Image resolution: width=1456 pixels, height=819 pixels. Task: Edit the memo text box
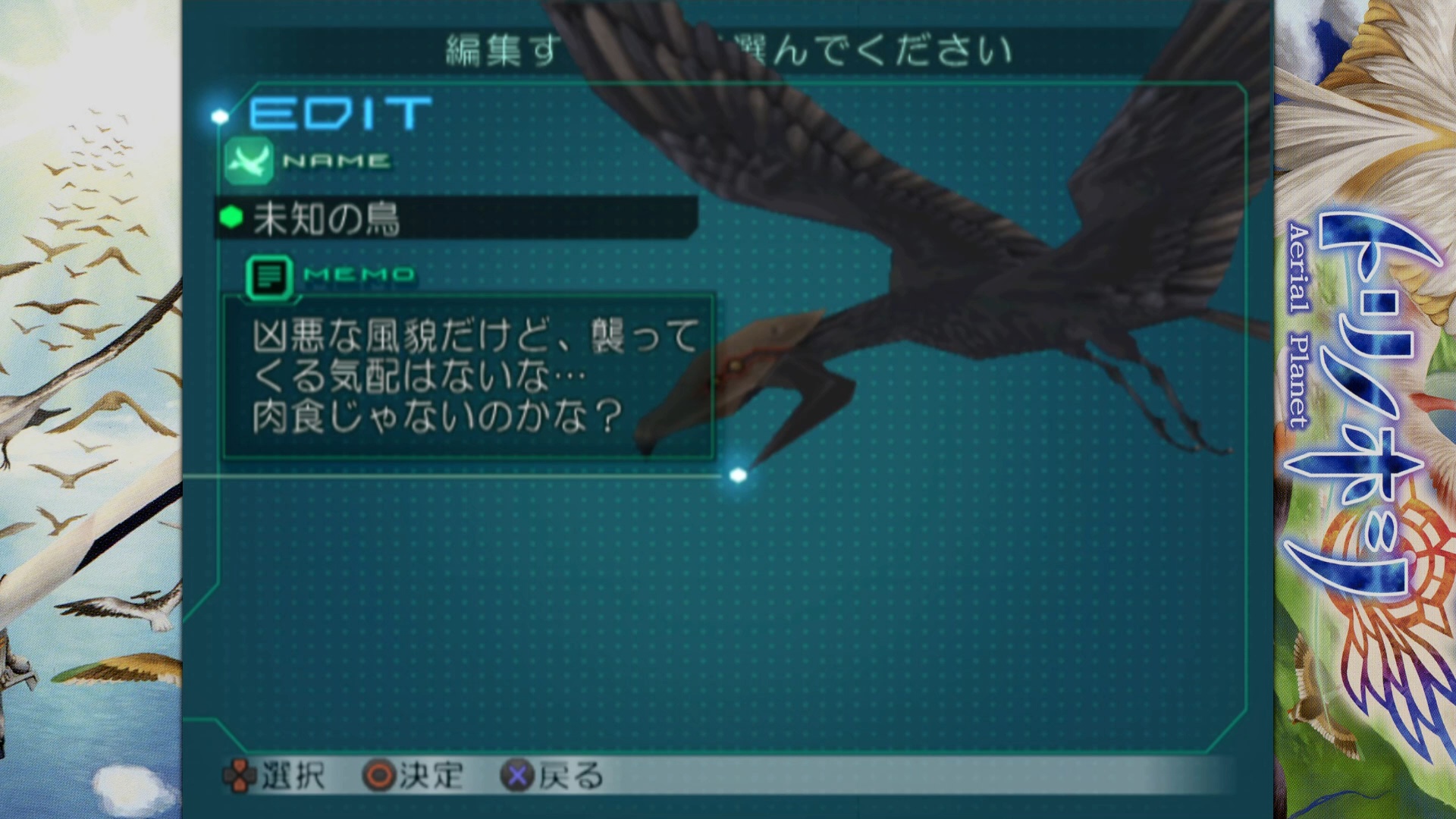[468, 377]
